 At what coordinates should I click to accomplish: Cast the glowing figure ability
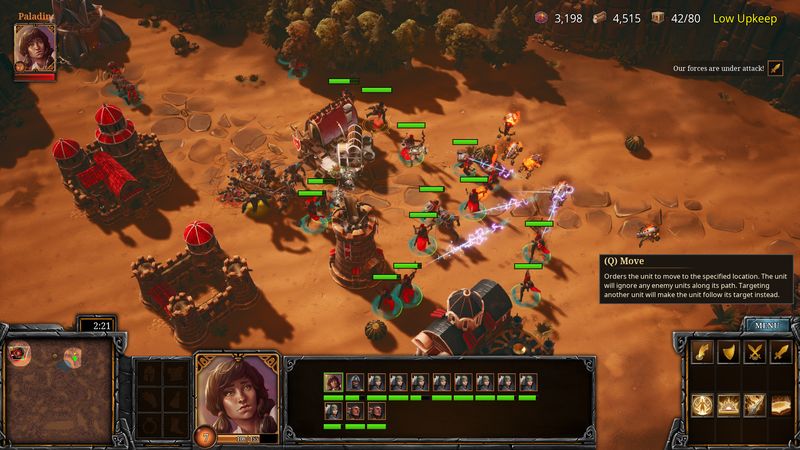click(704, 405)
